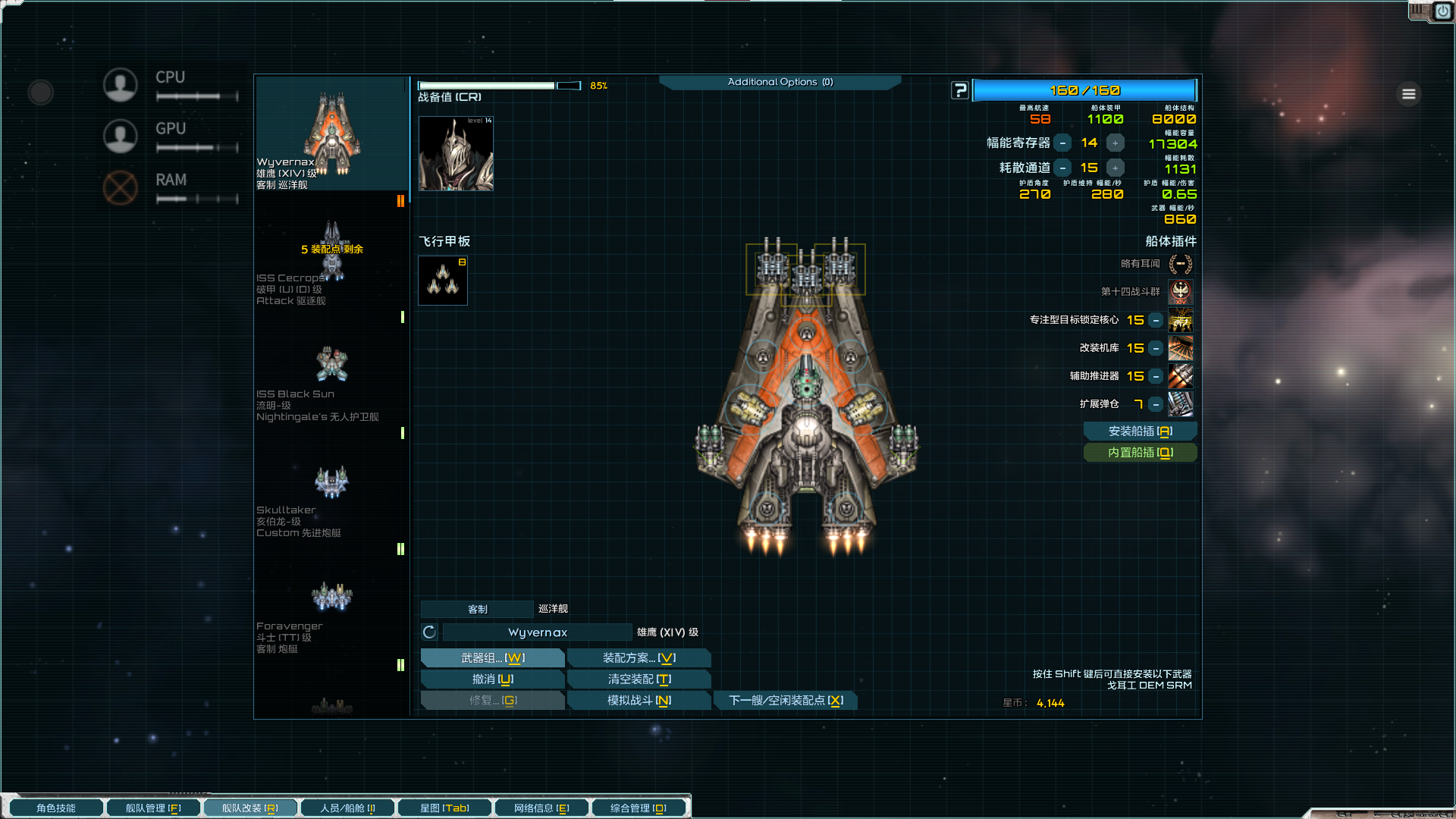Image resolution: width=1456 pixels, height=819 pixels.
Task: Strip the ship with 清空装配
Action: (x=639, y=679)
